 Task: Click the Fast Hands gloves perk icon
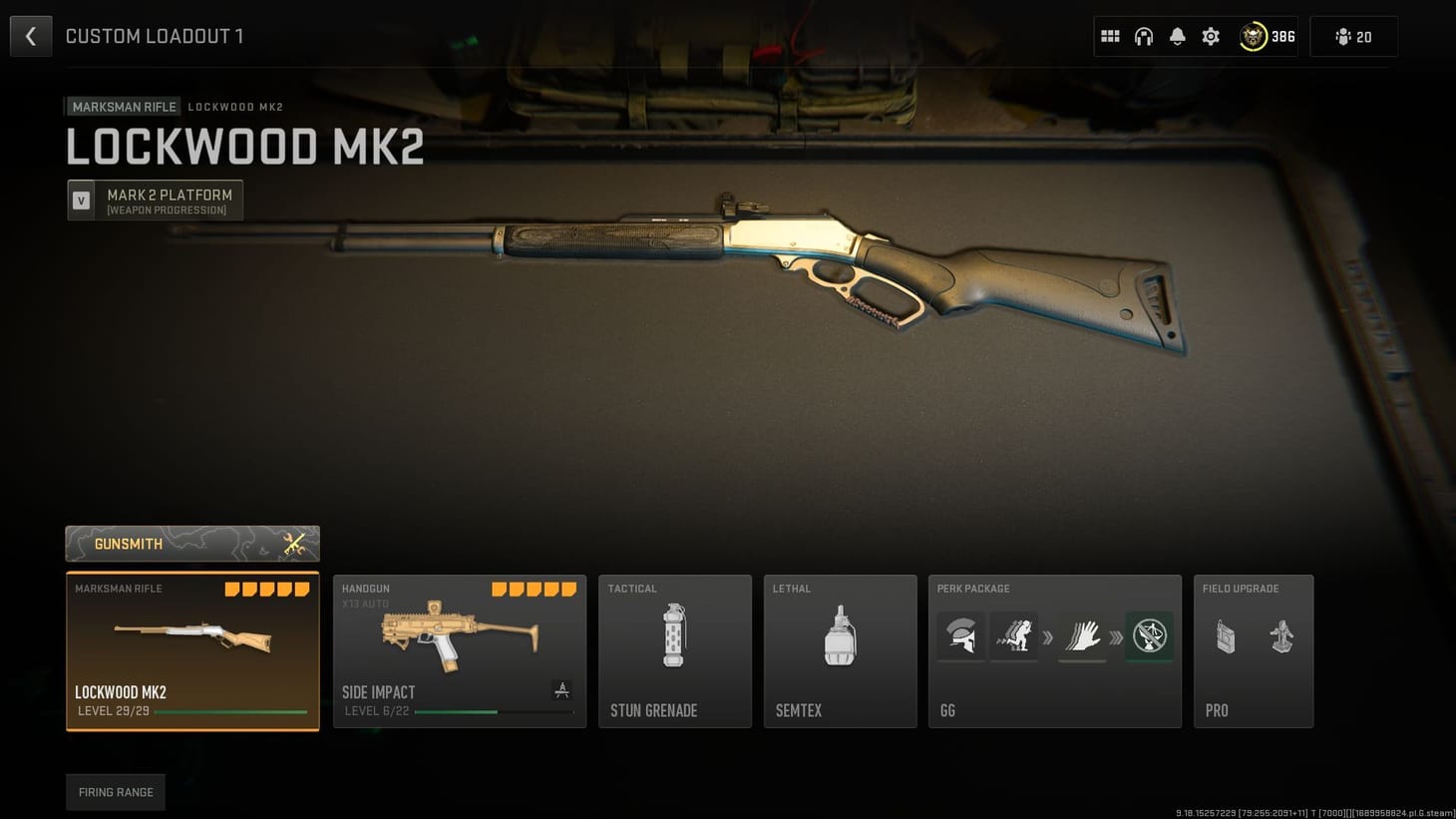(1083, 636)
